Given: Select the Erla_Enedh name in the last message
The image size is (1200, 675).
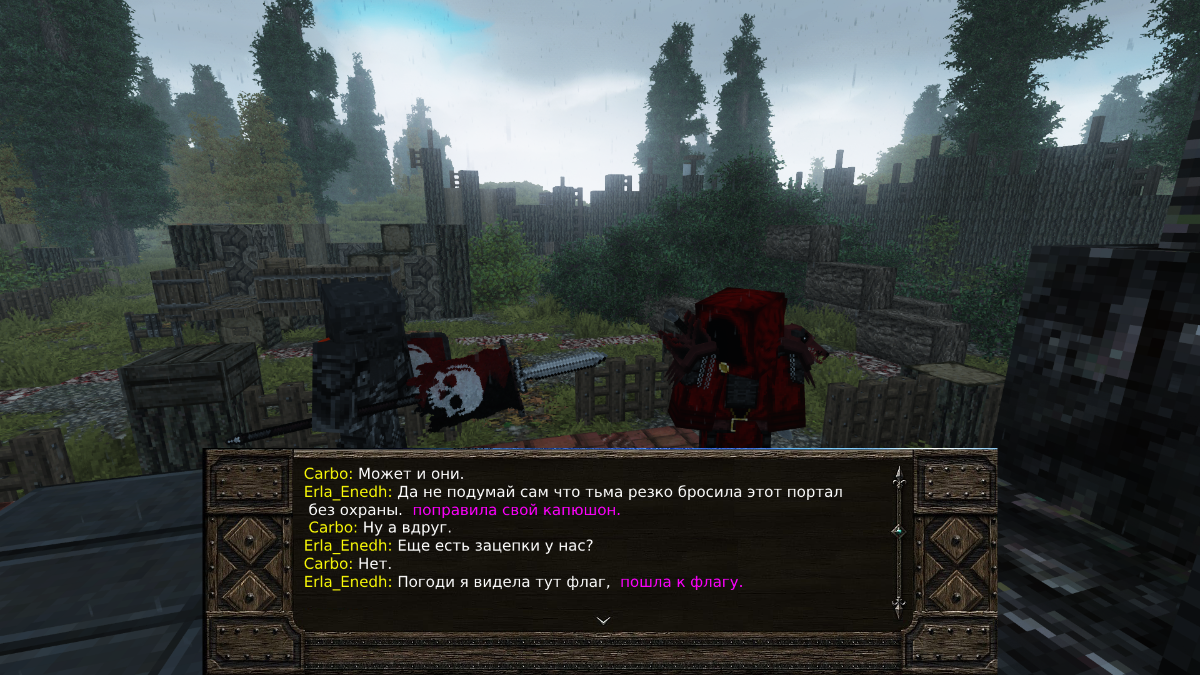Looking at the screenshot, I should (x=348, y=582).
